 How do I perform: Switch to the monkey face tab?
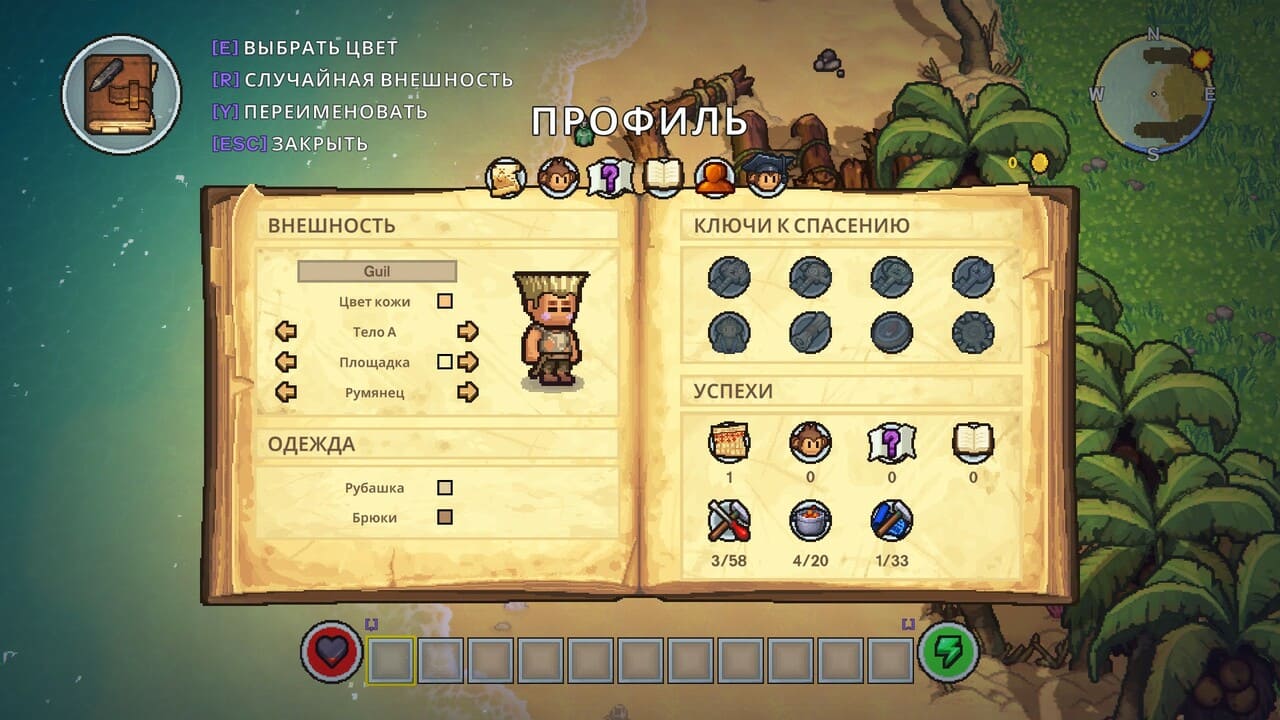tap(558, 178)
